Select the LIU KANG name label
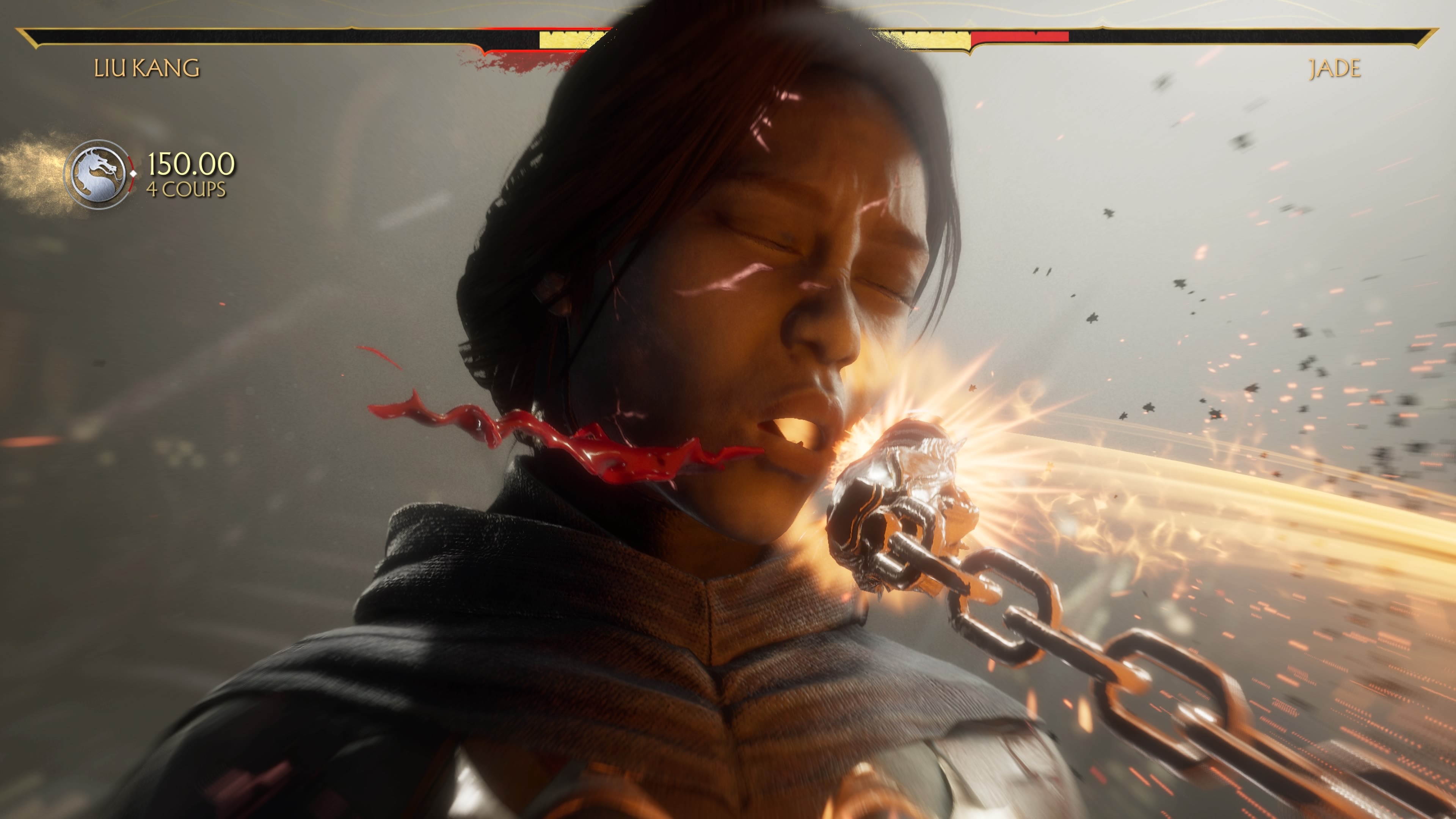The width and height of the screenshot is (1456, 819). point(146,68)
